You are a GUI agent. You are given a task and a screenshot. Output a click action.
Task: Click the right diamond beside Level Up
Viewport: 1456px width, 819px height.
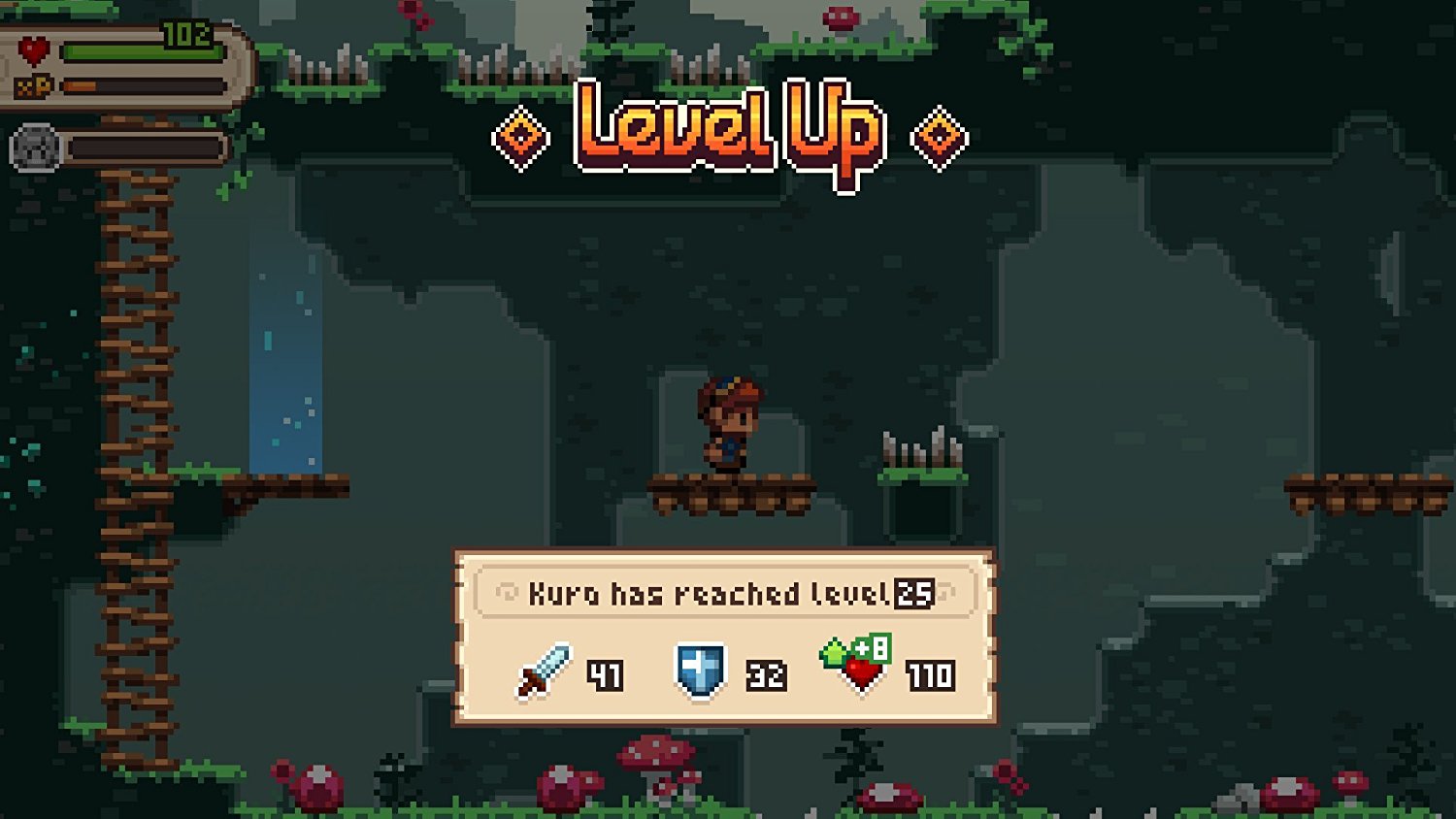(x=937, y=135)
